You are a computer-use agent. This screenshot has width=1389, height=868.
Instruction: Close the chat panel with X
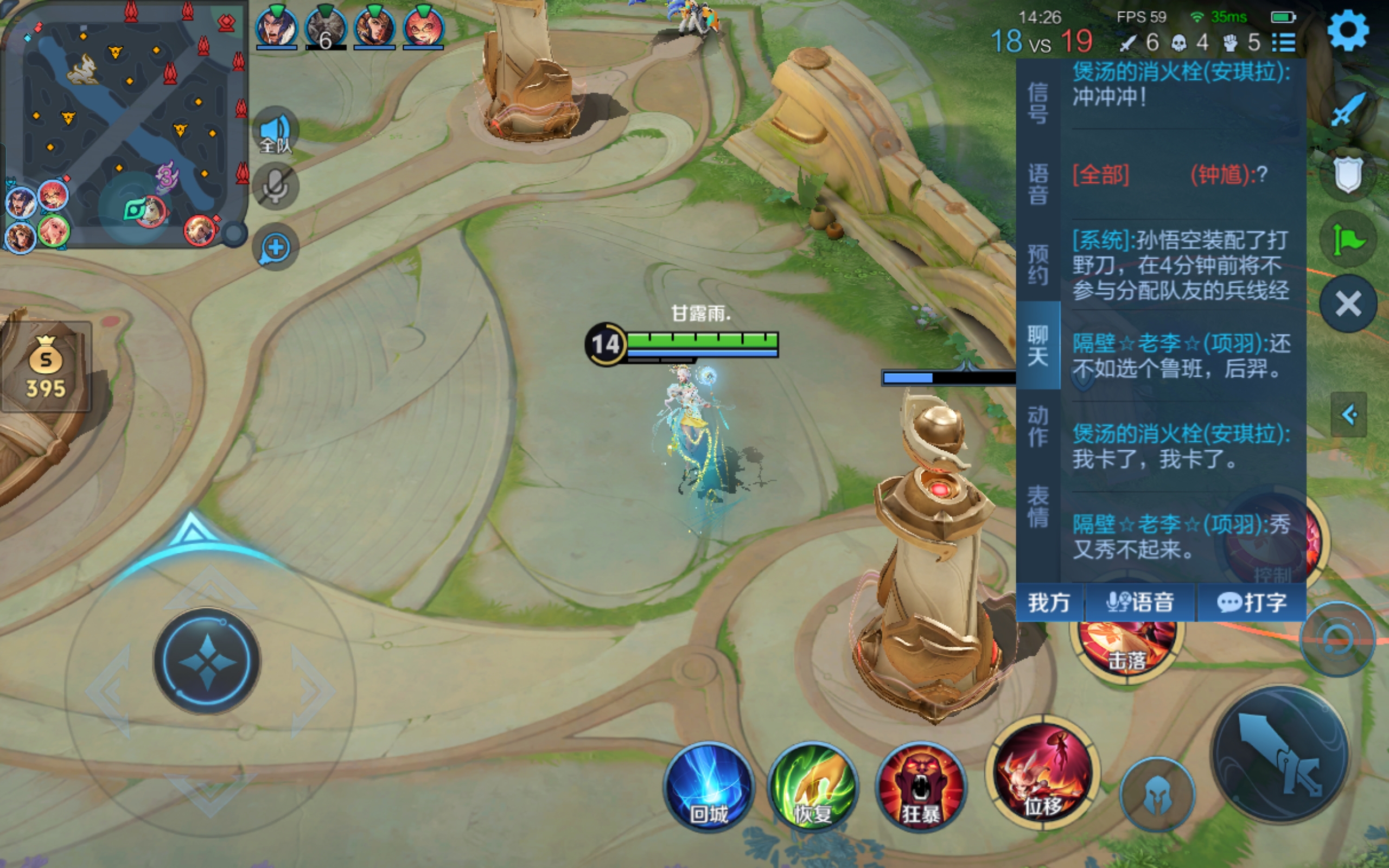point(1347,304)
